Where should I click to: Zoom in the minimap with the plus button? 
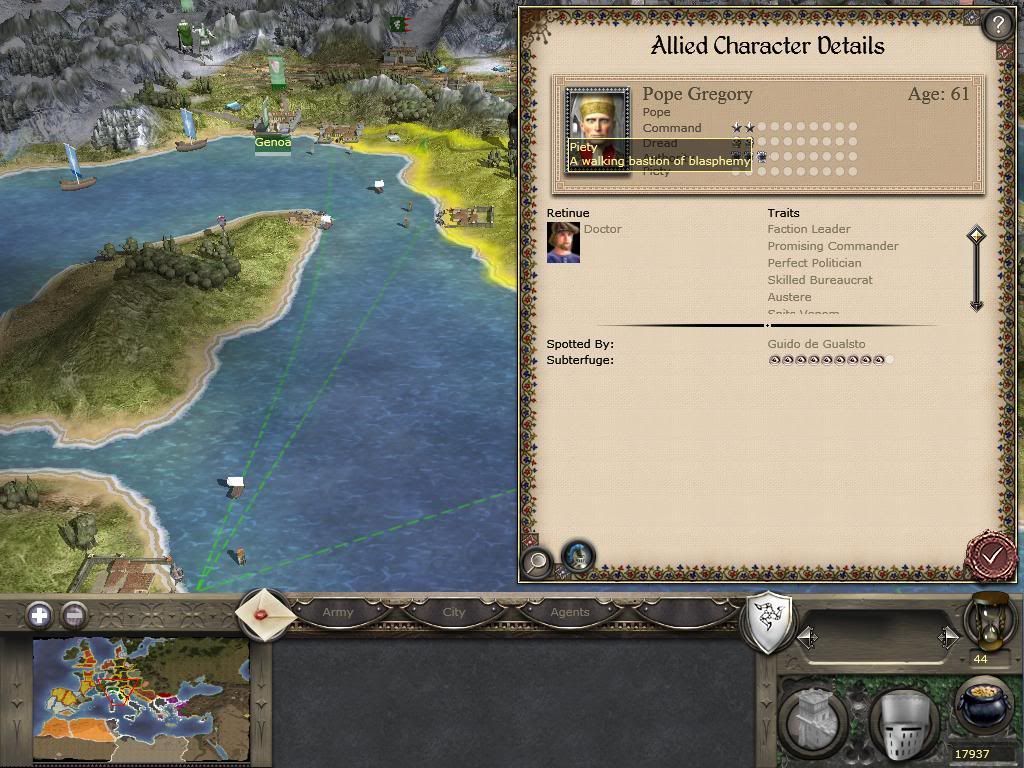[39, 615]
